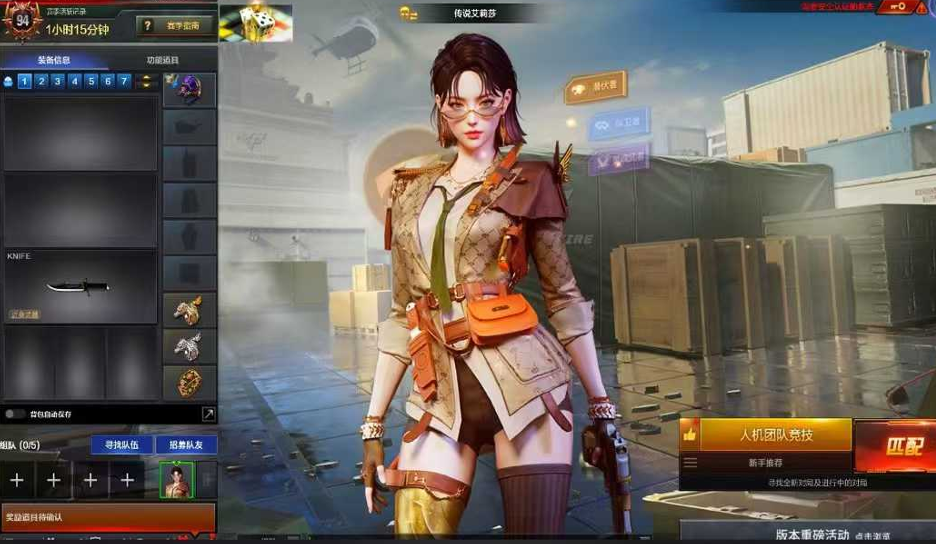Select the KNIFE weapon slot
The height and width of the screenshot is (544, 936).
point(80,285)
